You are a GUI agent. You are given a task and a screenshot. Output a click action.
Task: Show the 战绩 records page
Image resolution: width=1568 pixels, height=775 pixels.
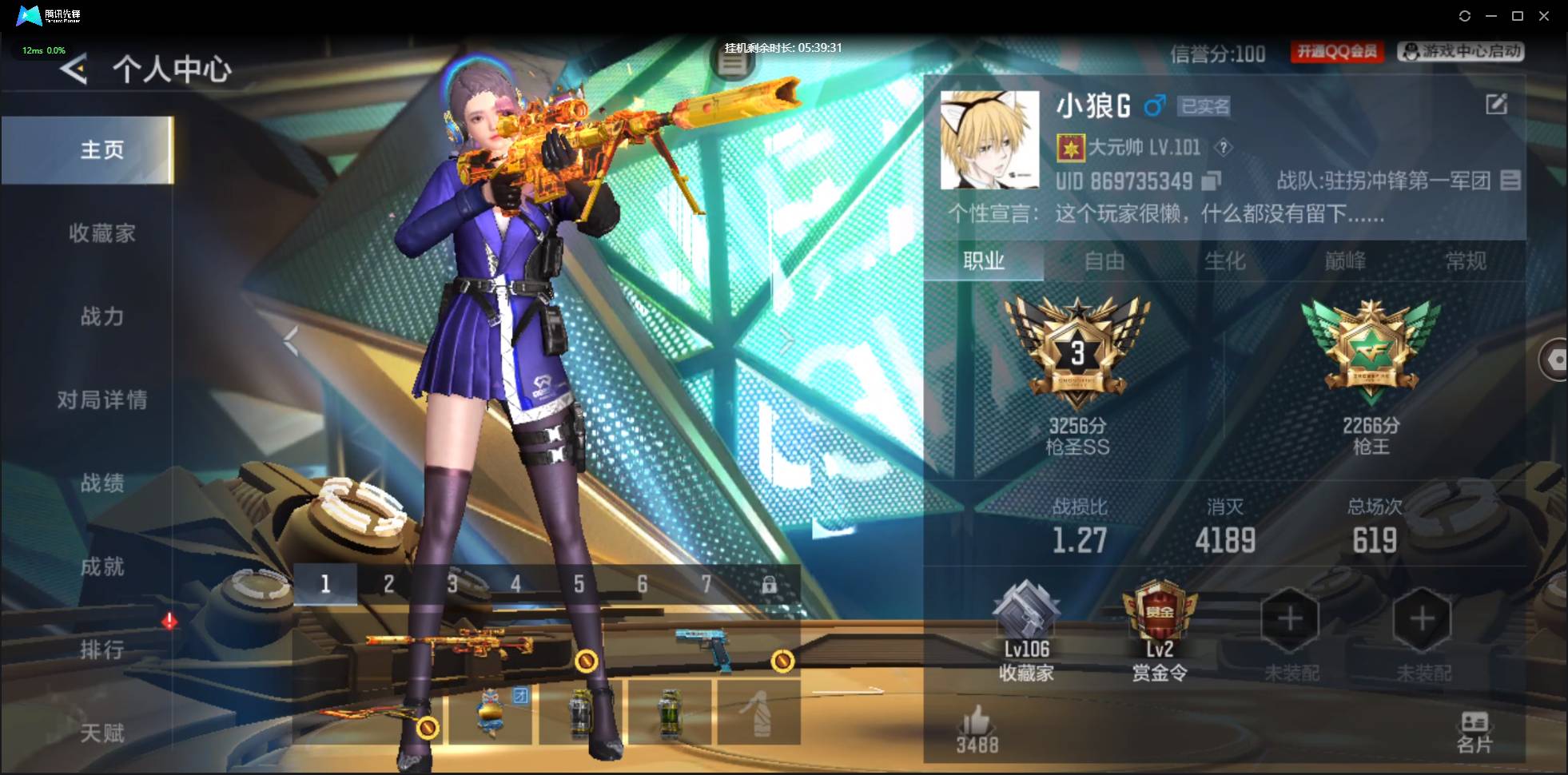101,483
